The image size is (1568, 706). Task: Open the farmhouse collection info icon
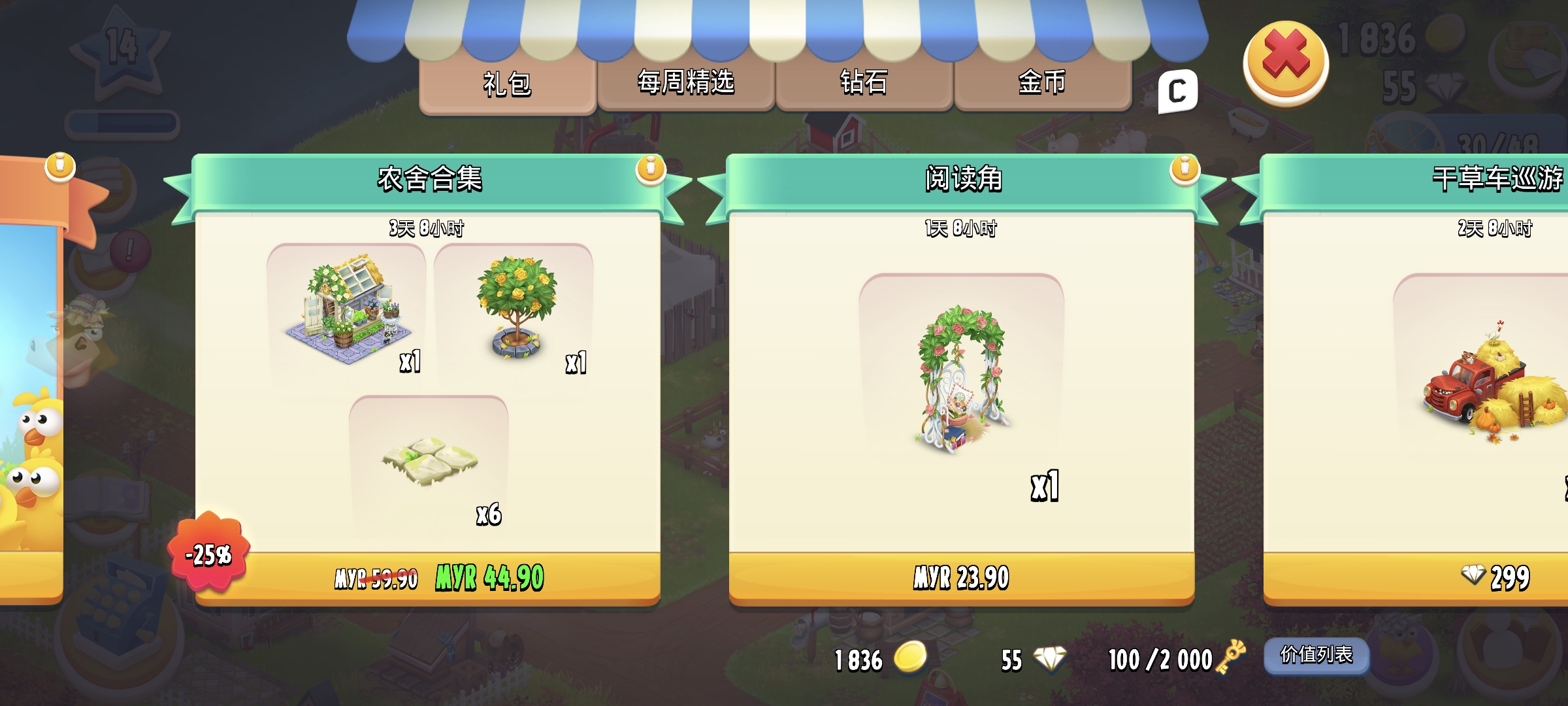(x=650, y=169)
